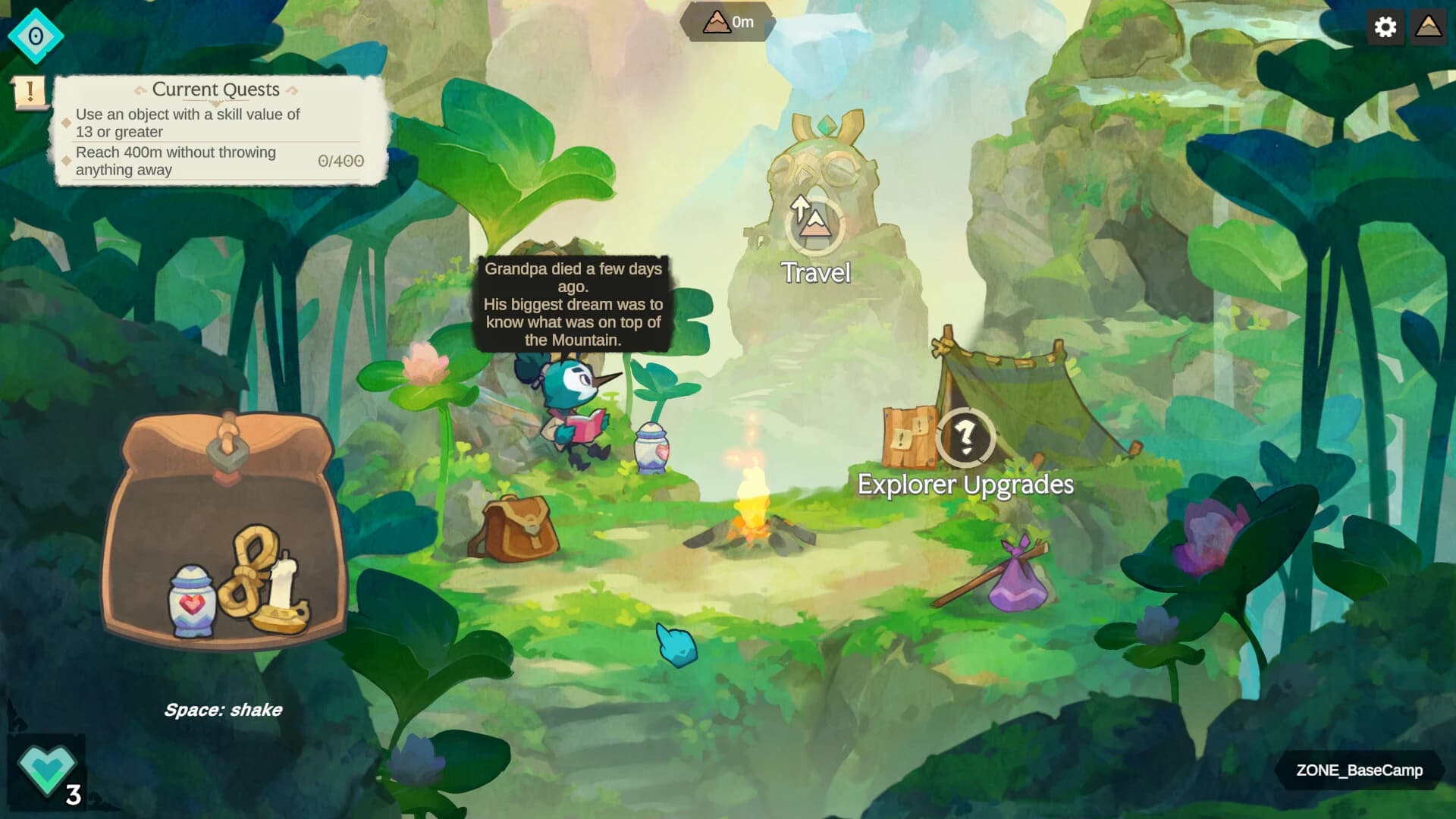
Task: Click the 'Space: shake' hint text
Action: 224,711
